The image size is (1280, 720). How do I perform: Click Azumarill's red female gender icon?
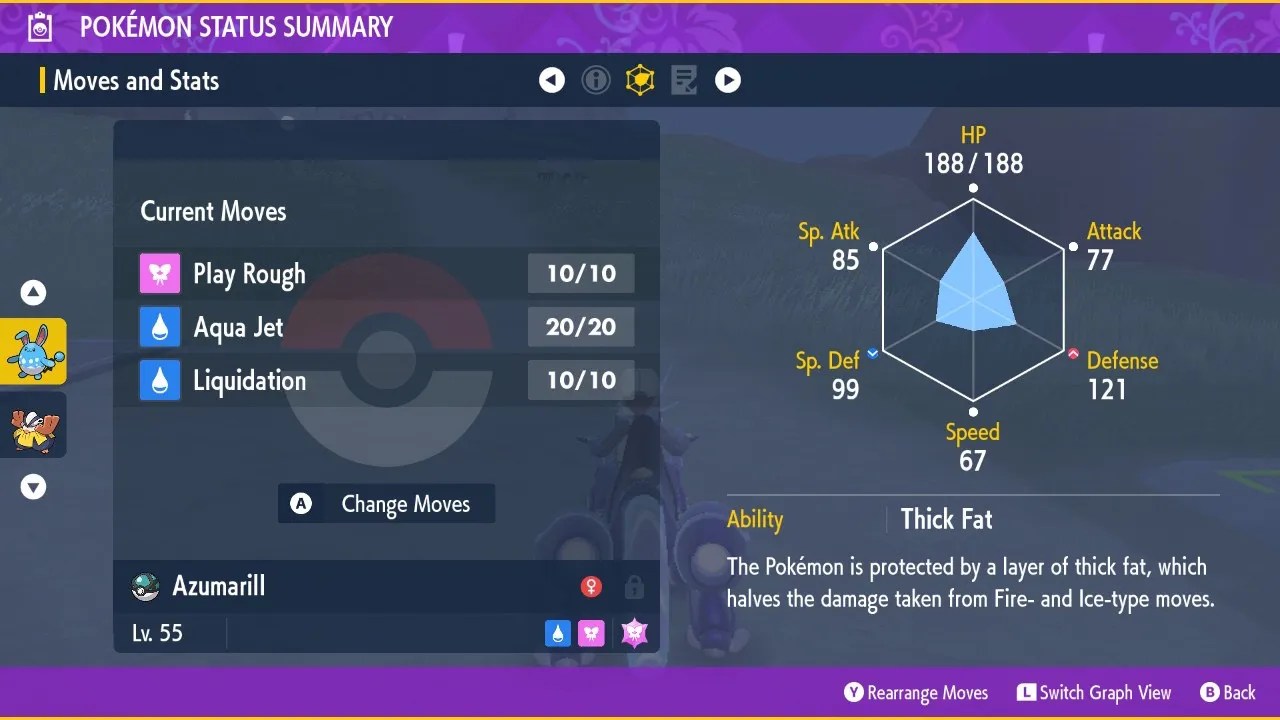pos(591,587)
